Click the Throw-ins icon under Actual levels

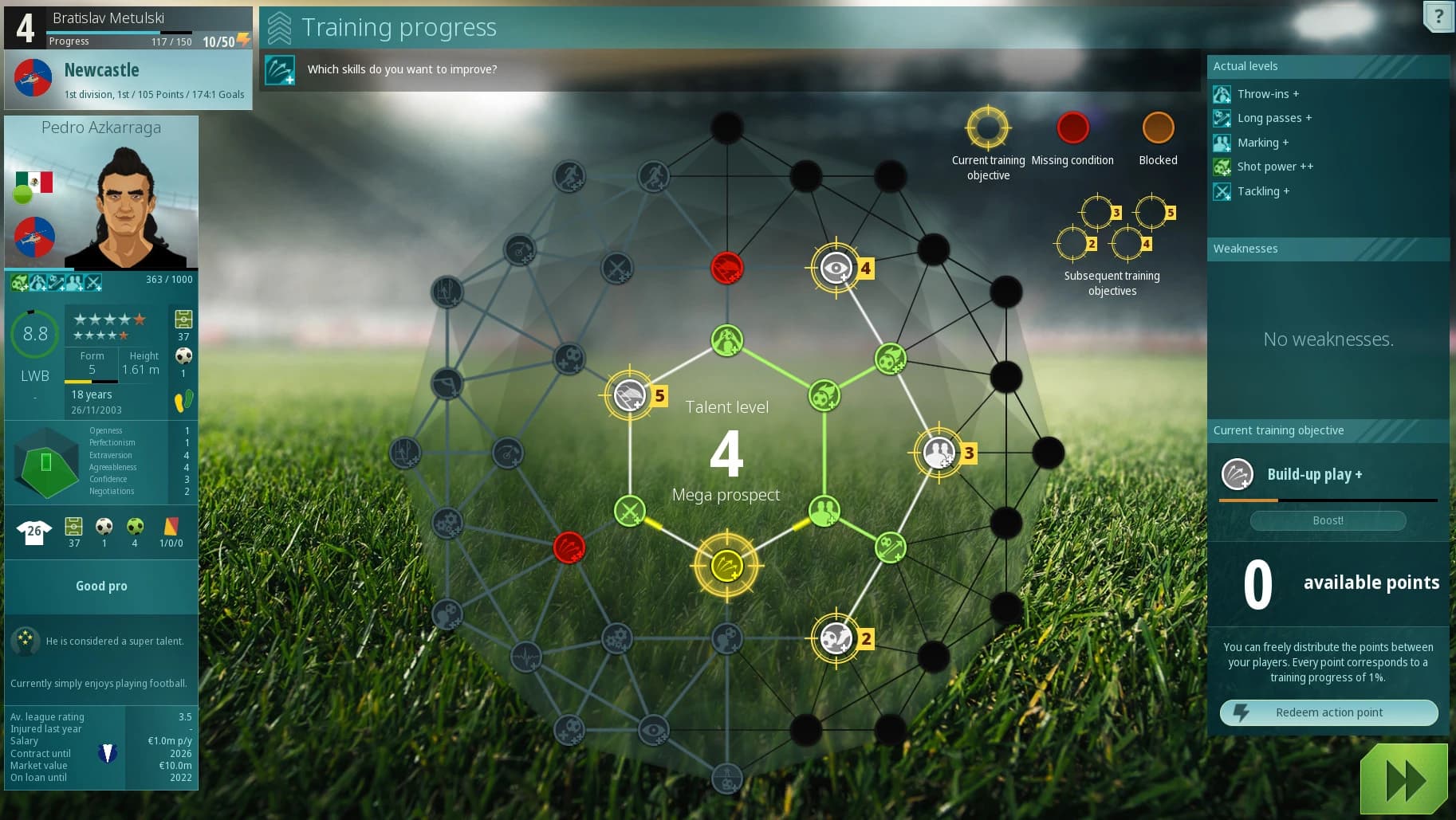tap(1221, 94)
